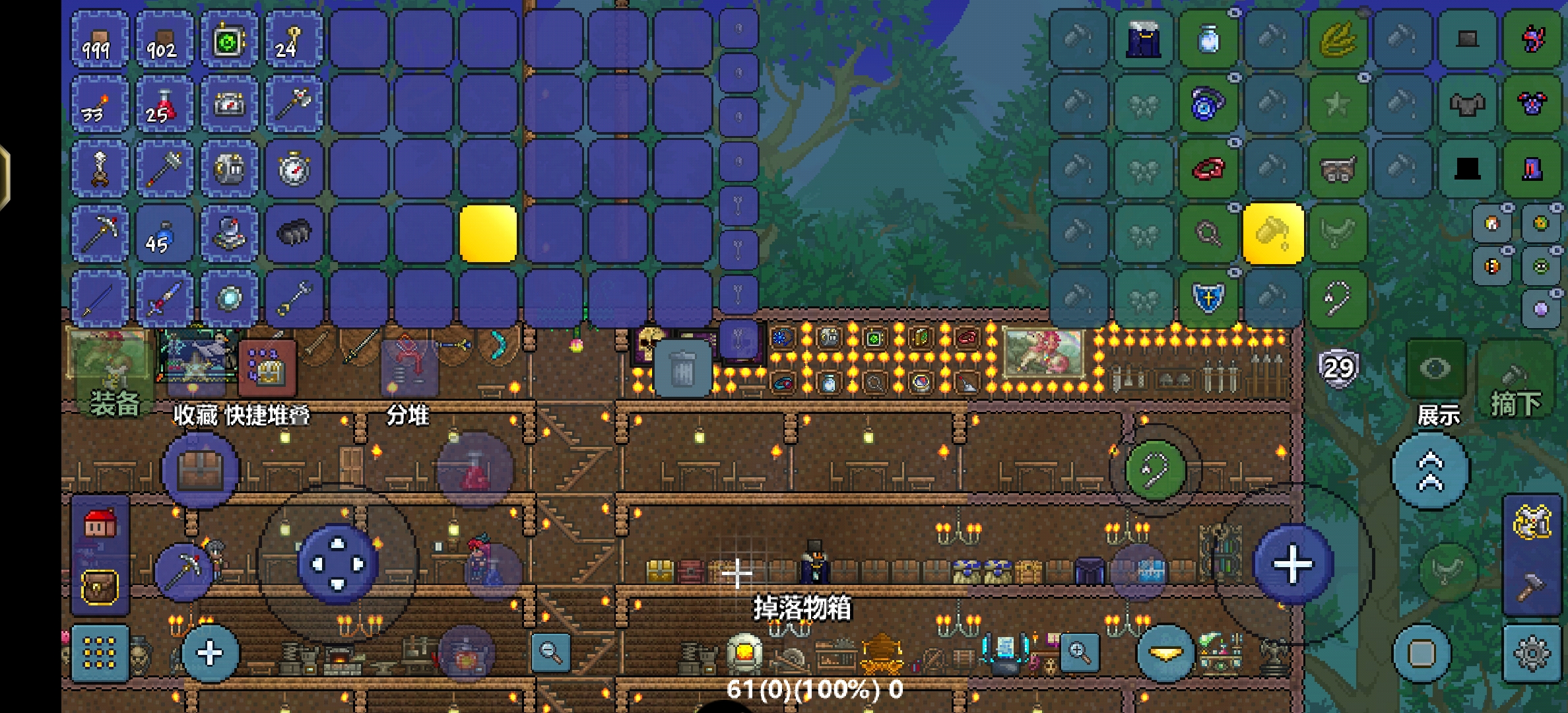
Task: Select the magic mirror inventory slot
Action: pyautogui.click(x=229, y=298)
